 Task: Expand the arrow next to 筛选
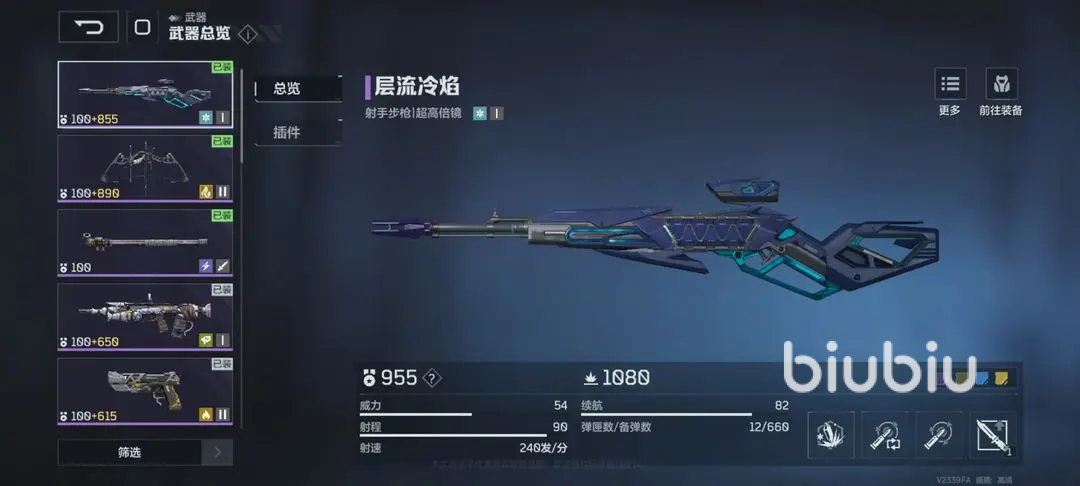coord(217,452)
